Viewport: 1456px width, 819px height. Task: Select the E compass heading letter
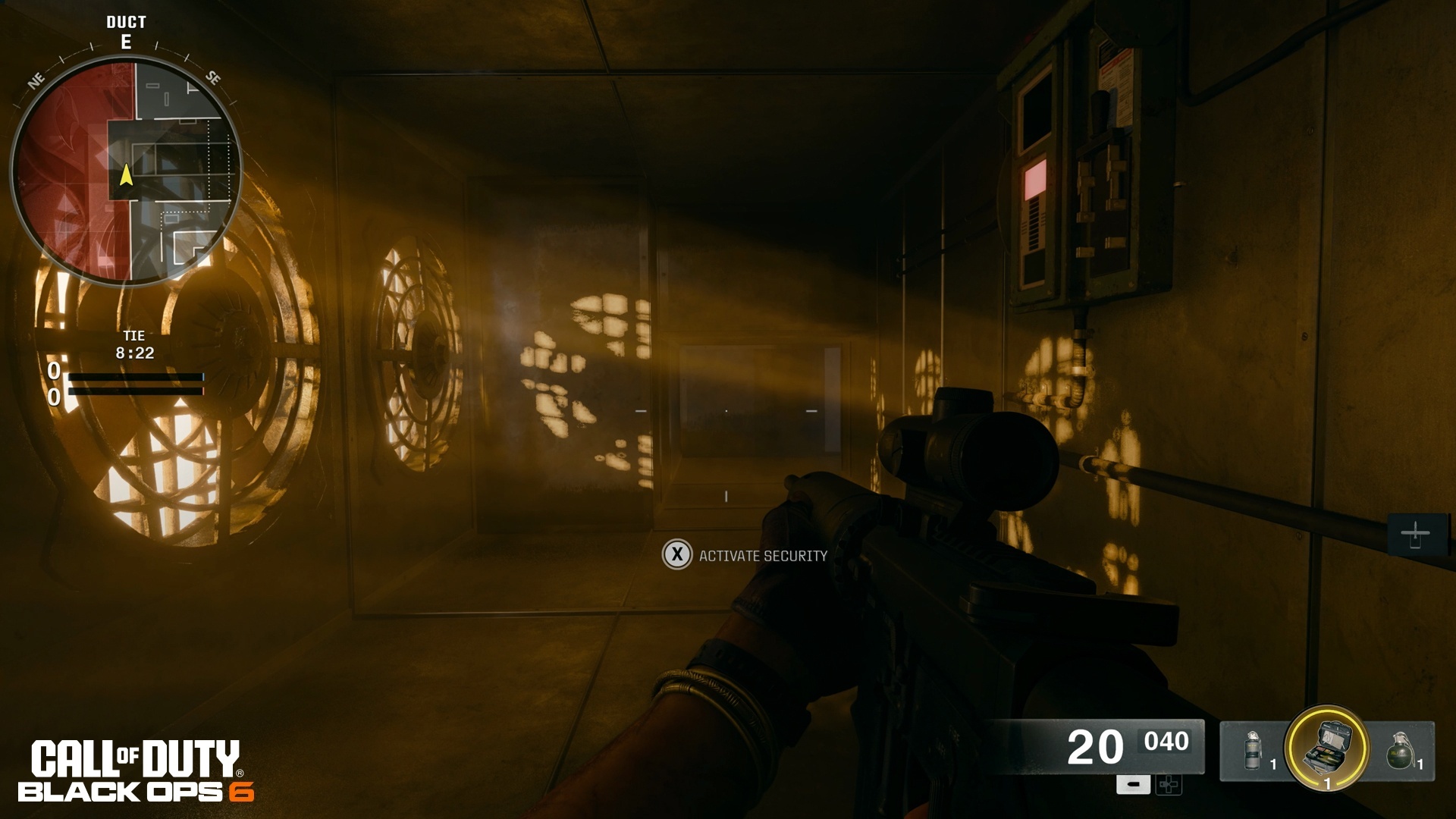[x=127, y=44]
